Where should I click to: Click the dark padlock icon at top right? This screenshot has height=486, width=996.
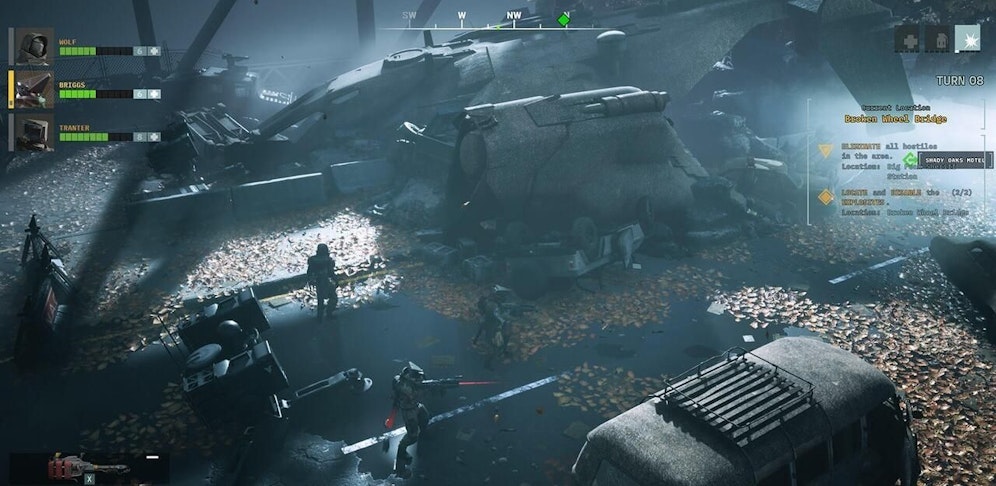(x=938, y=38)
